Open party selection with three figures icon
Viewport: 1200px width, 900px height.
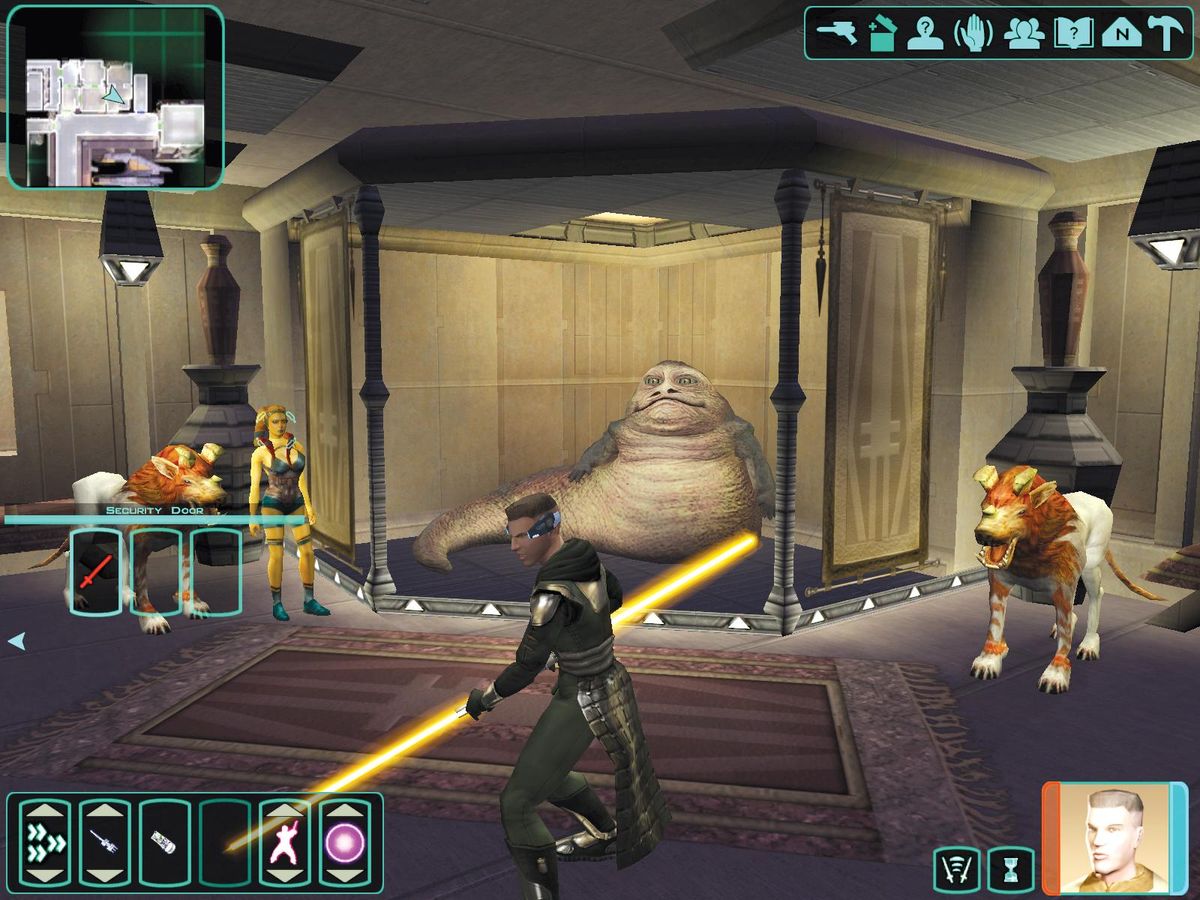pos(1024,33)
